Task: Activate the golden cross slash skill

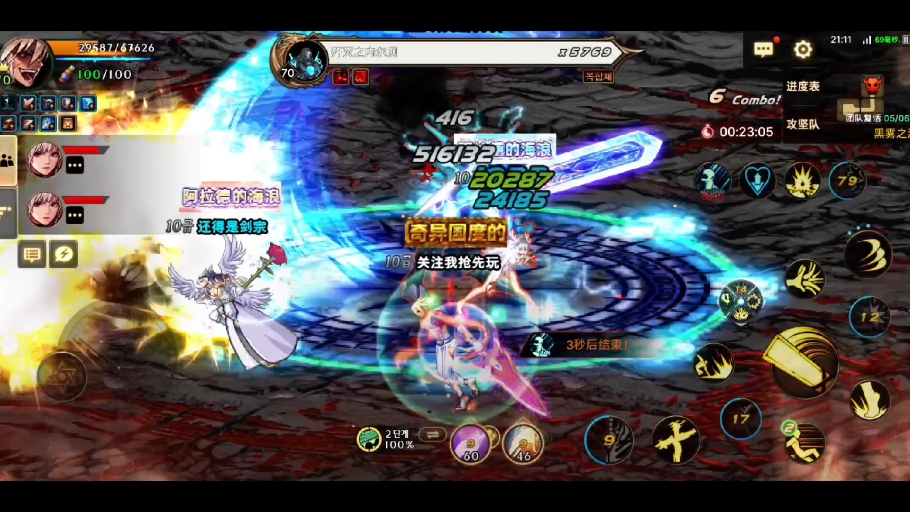Action: click(x=675, y=439)
